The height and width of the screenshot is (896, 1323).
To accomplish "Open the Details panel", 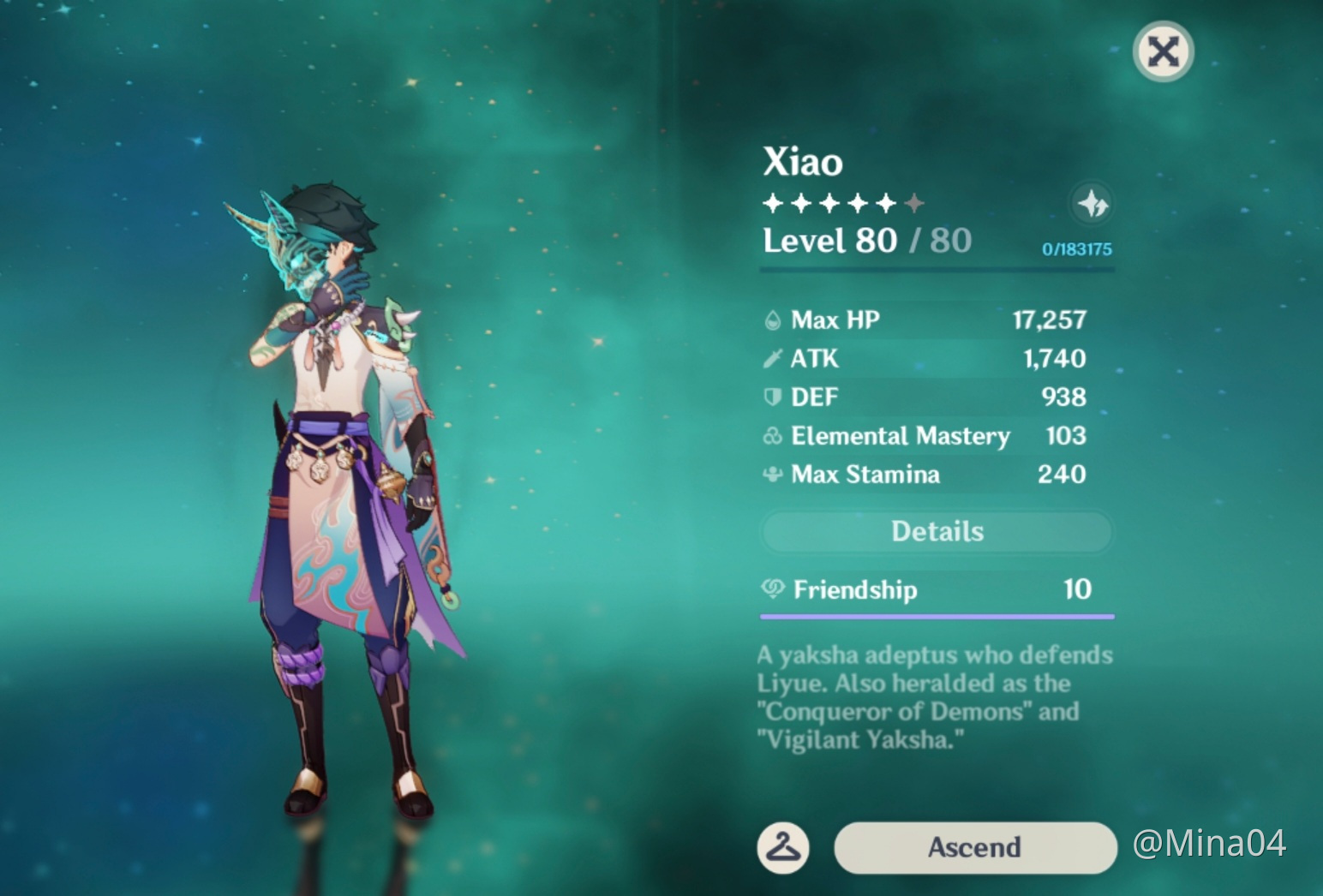I will tap(937, 531).
